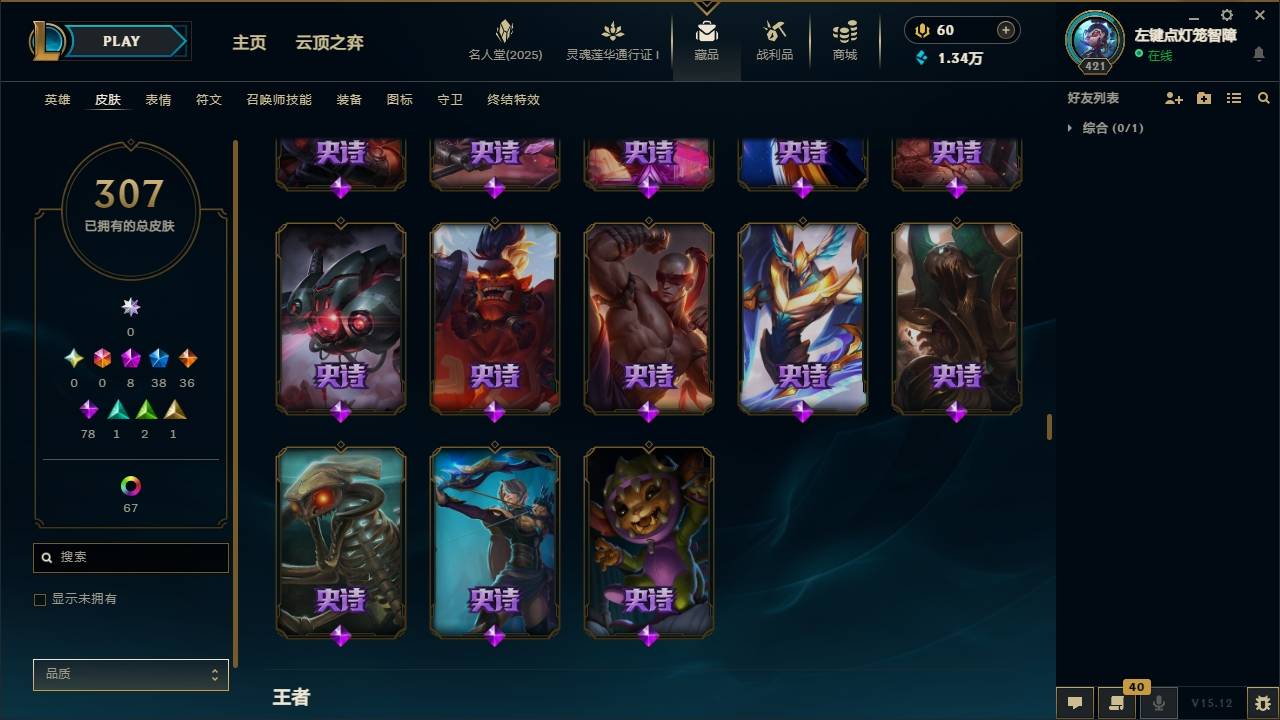
Task: Open the friend search icon
Action: tap(1264, 97)
